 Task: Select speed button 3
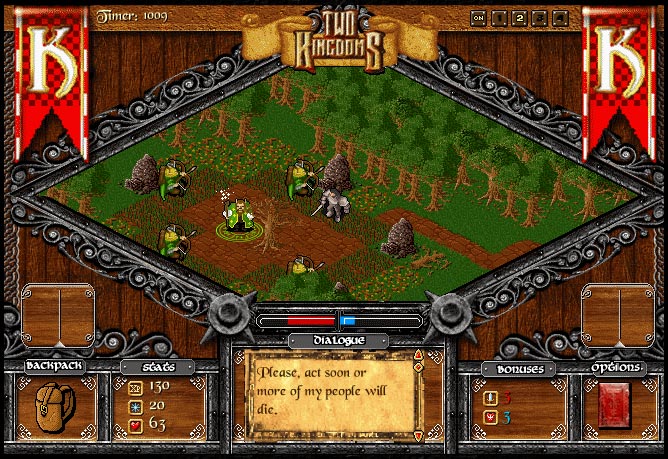[x=540, y=17]
